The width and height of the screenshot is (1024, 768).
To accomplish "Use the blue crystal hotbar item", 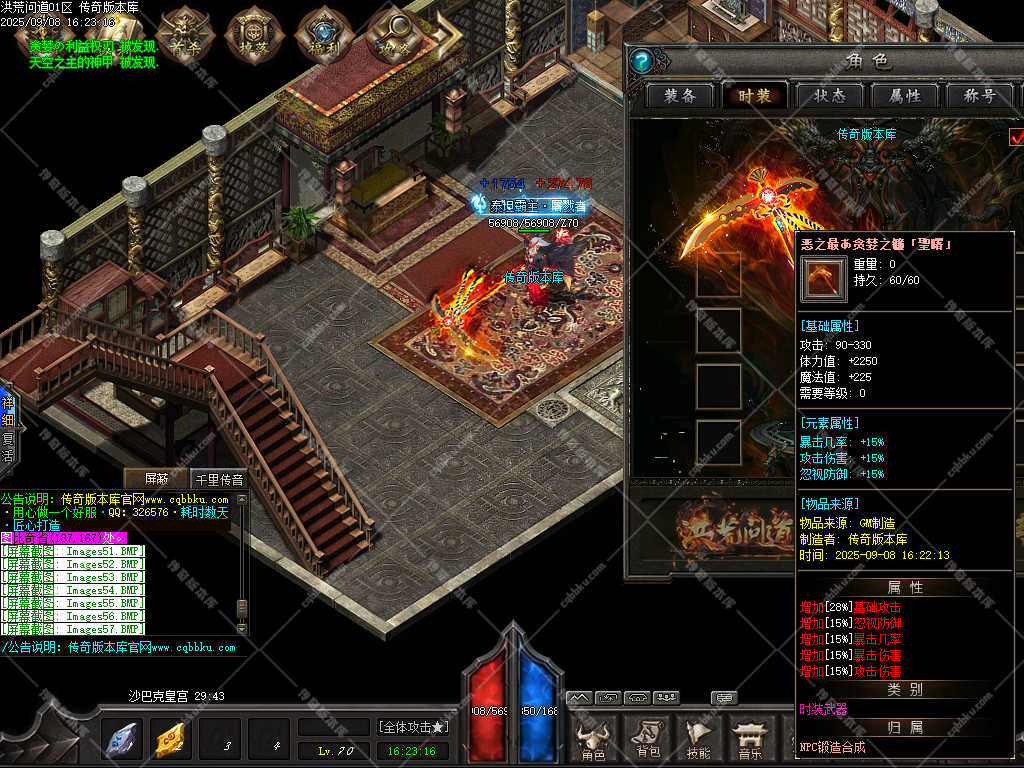I will point(122,741).
